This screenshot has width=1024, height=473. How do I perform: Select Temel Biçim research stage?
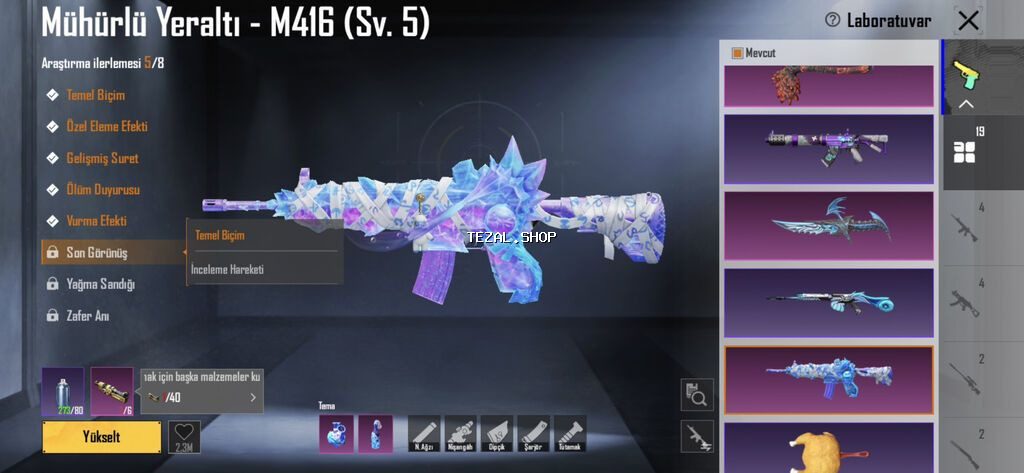(x=95, y=95)
